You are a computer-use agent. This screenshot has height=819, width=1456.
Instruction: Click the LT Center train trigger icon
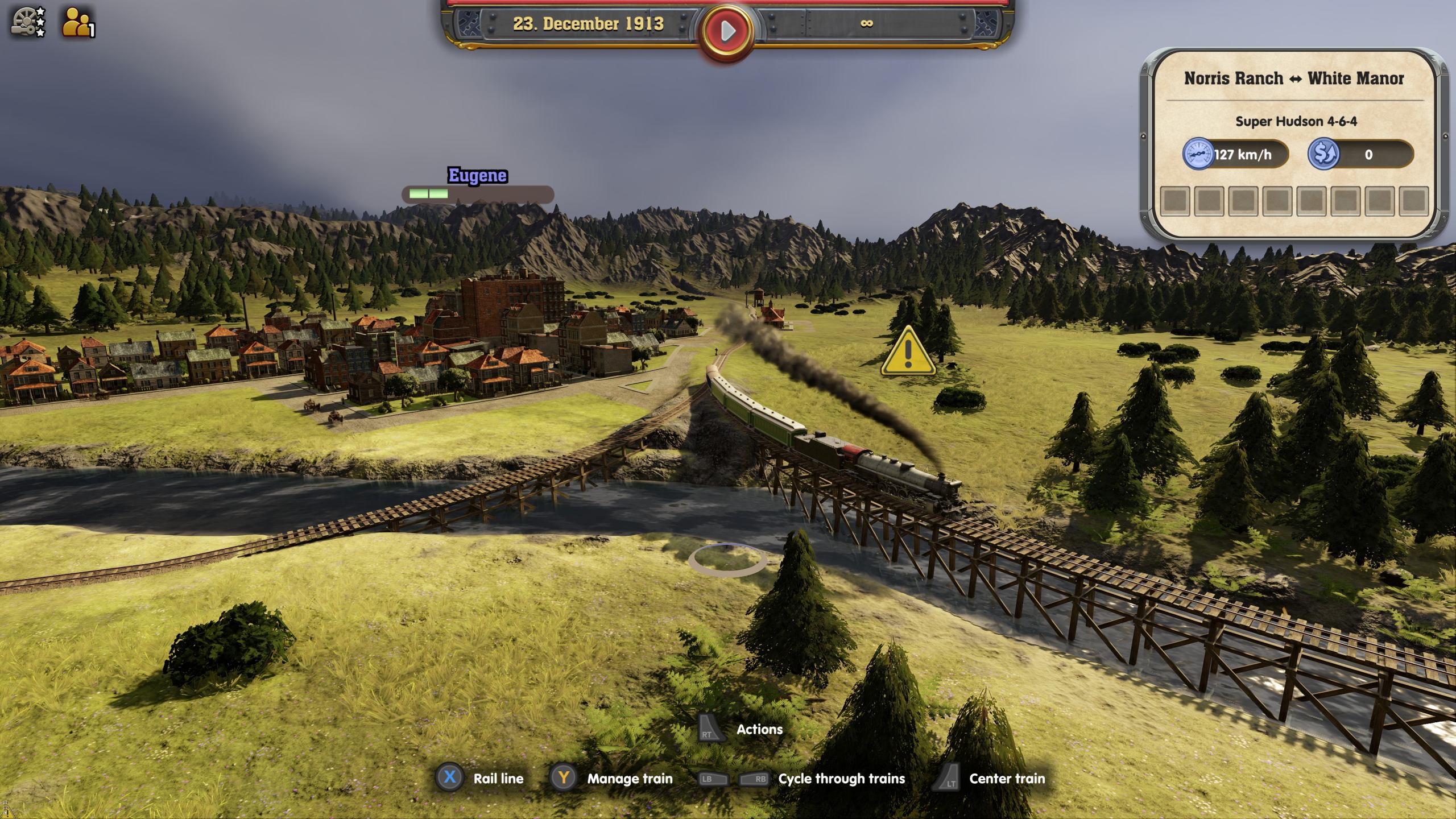click(x=949, y=779)
